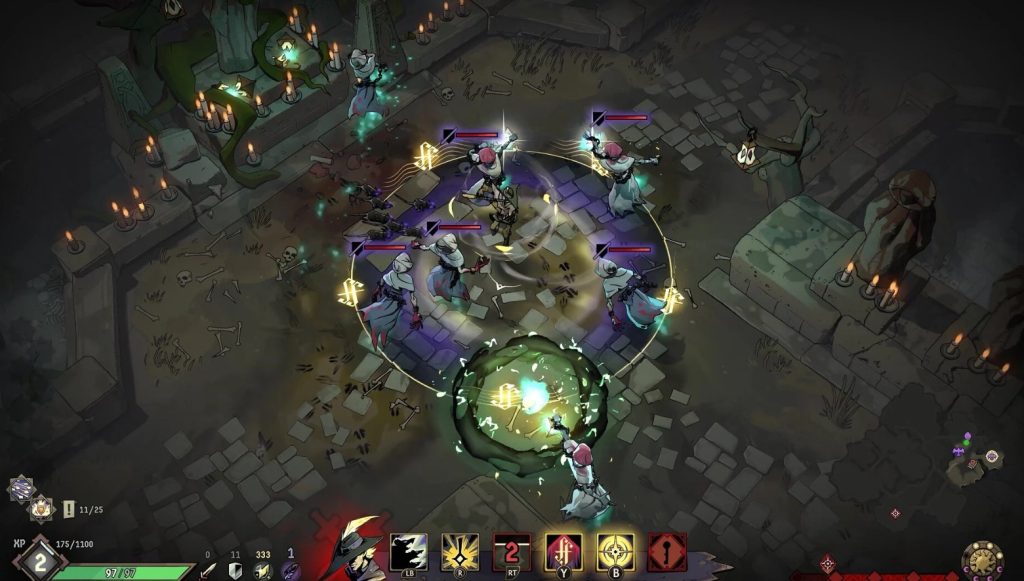Select the shield armor stat icon
Screen dimensions: 1024x581
point(237,569)
